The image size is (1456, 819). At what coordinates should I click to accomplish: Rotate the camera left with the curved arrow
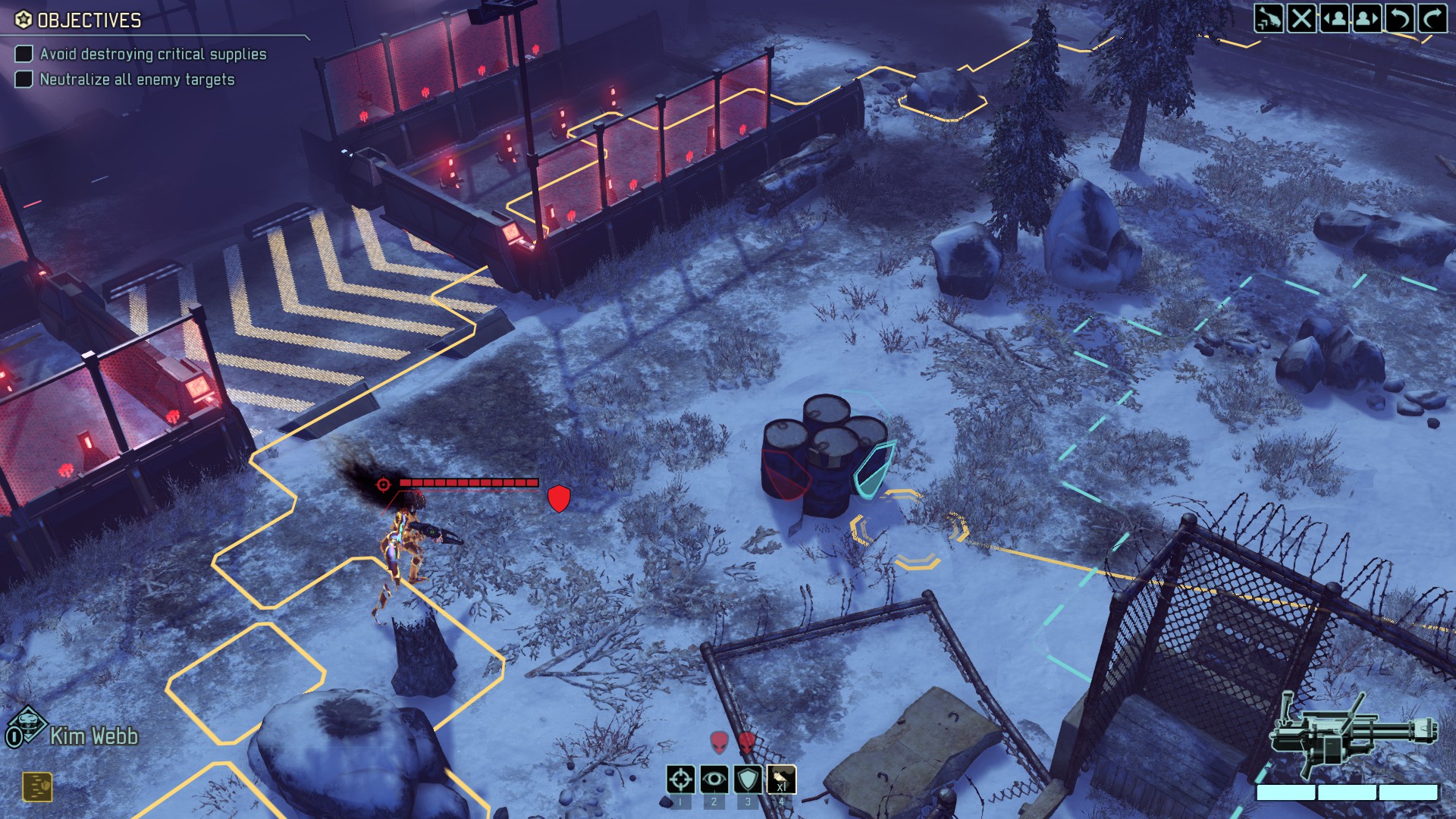coord(1400,17)
